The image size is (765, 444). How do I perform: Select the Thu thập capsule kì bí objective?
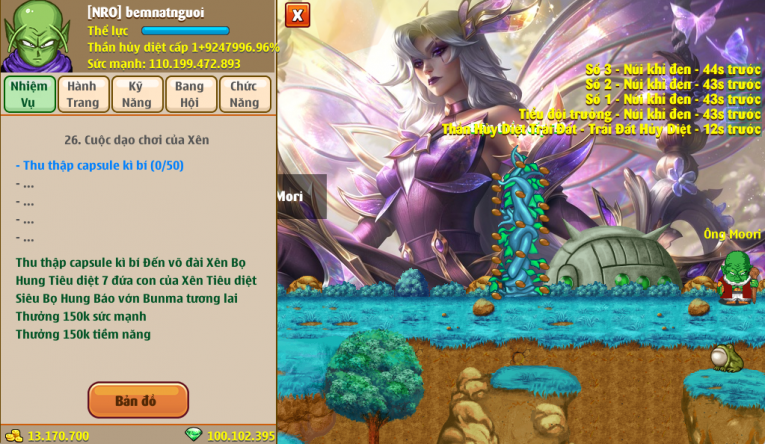(99, 165)
